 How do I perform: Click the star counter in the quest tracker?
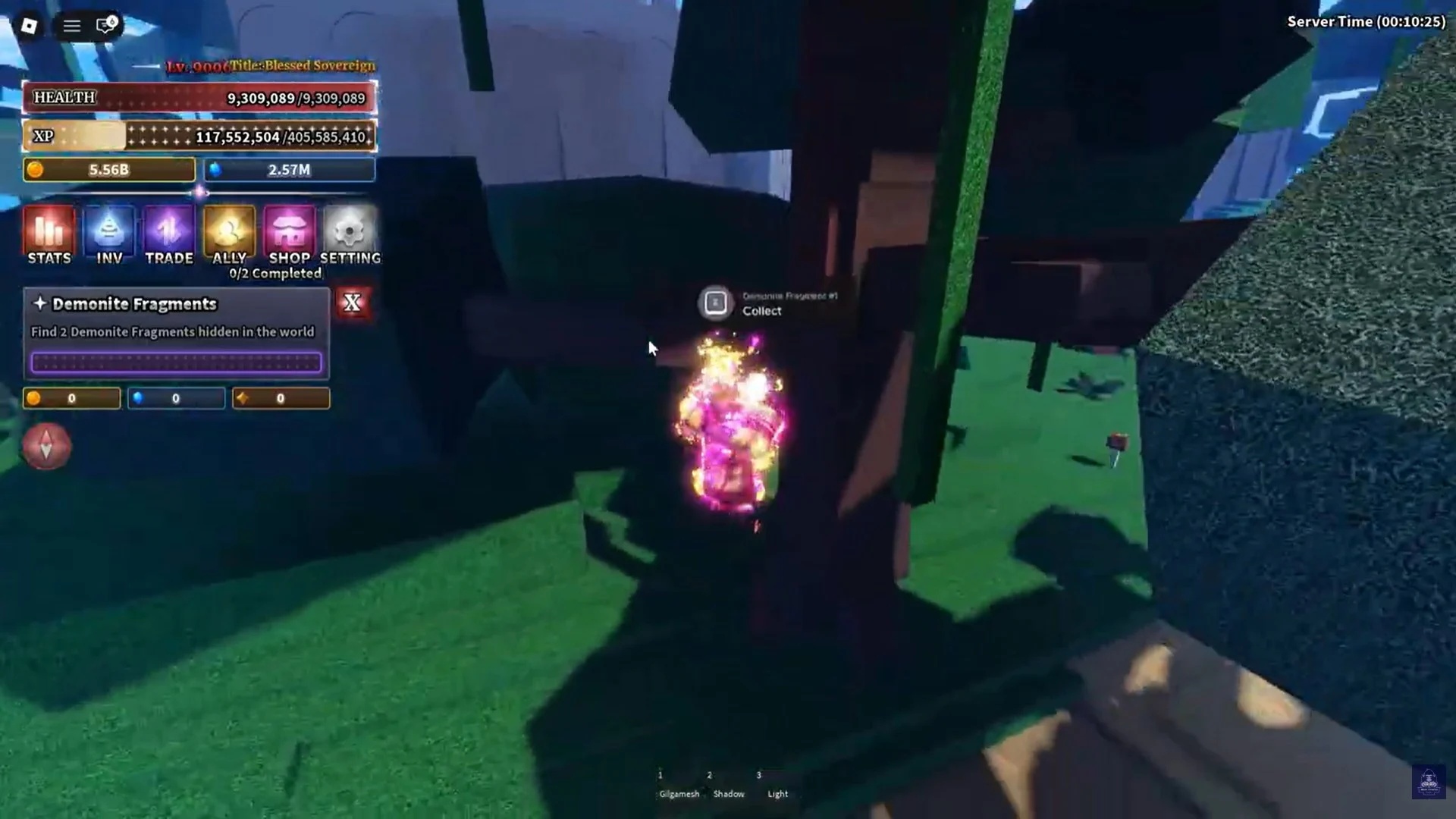click(281, 397)
